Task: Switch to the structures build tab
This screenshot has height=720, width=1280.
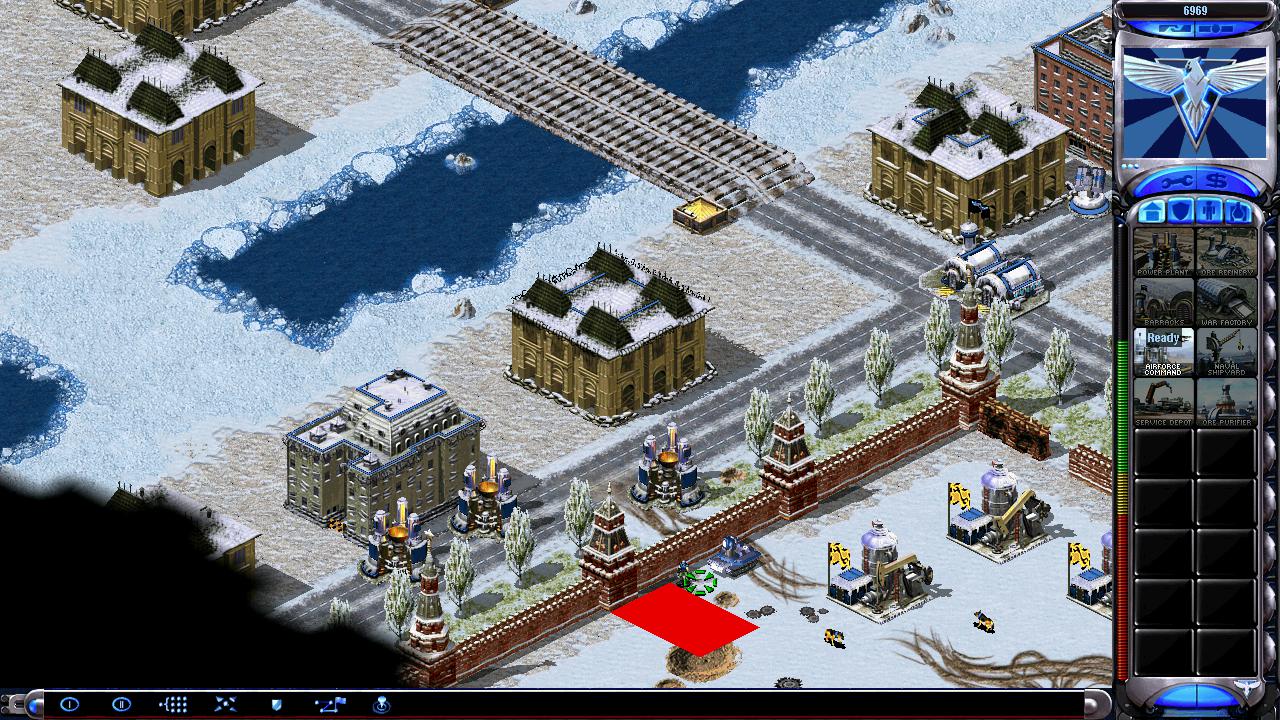Action: pos(1151,212)
